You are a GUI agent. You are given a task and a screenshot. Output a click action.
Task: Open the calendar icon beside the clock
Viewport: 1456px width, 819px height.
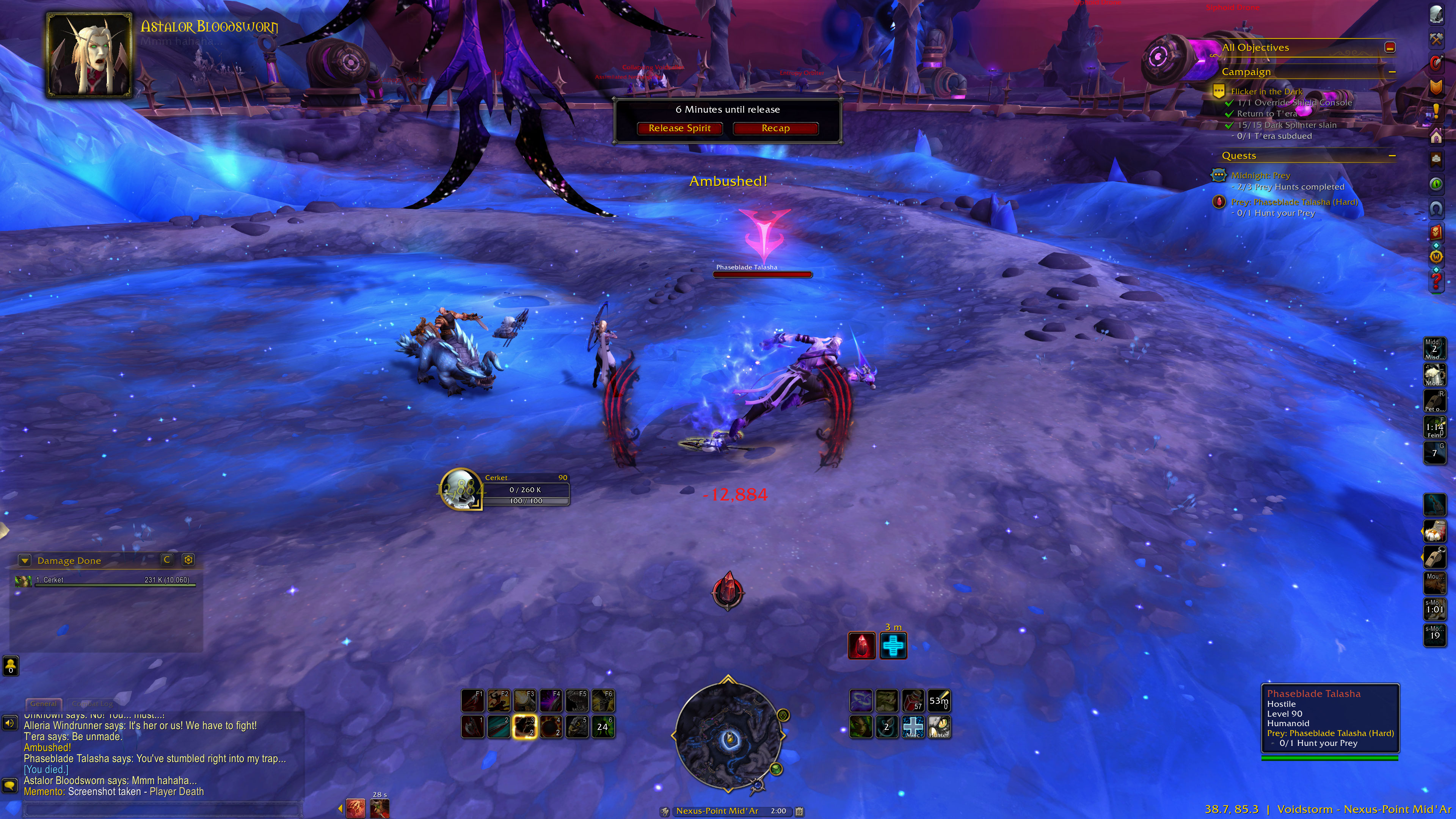tap(799, 811)
